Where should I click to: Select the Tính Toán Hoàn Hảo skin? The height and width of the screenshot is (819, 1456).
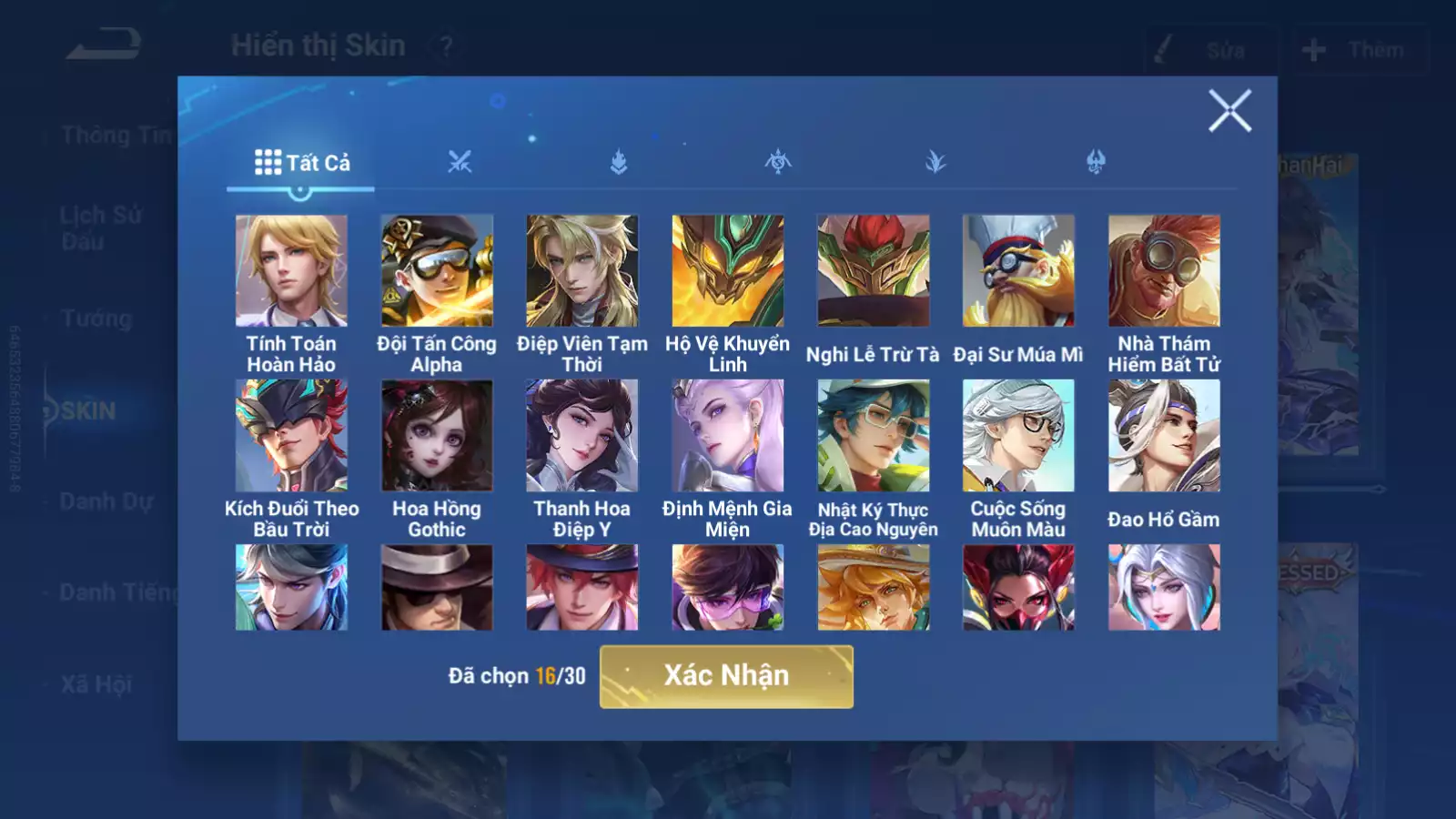coord(291,270)
